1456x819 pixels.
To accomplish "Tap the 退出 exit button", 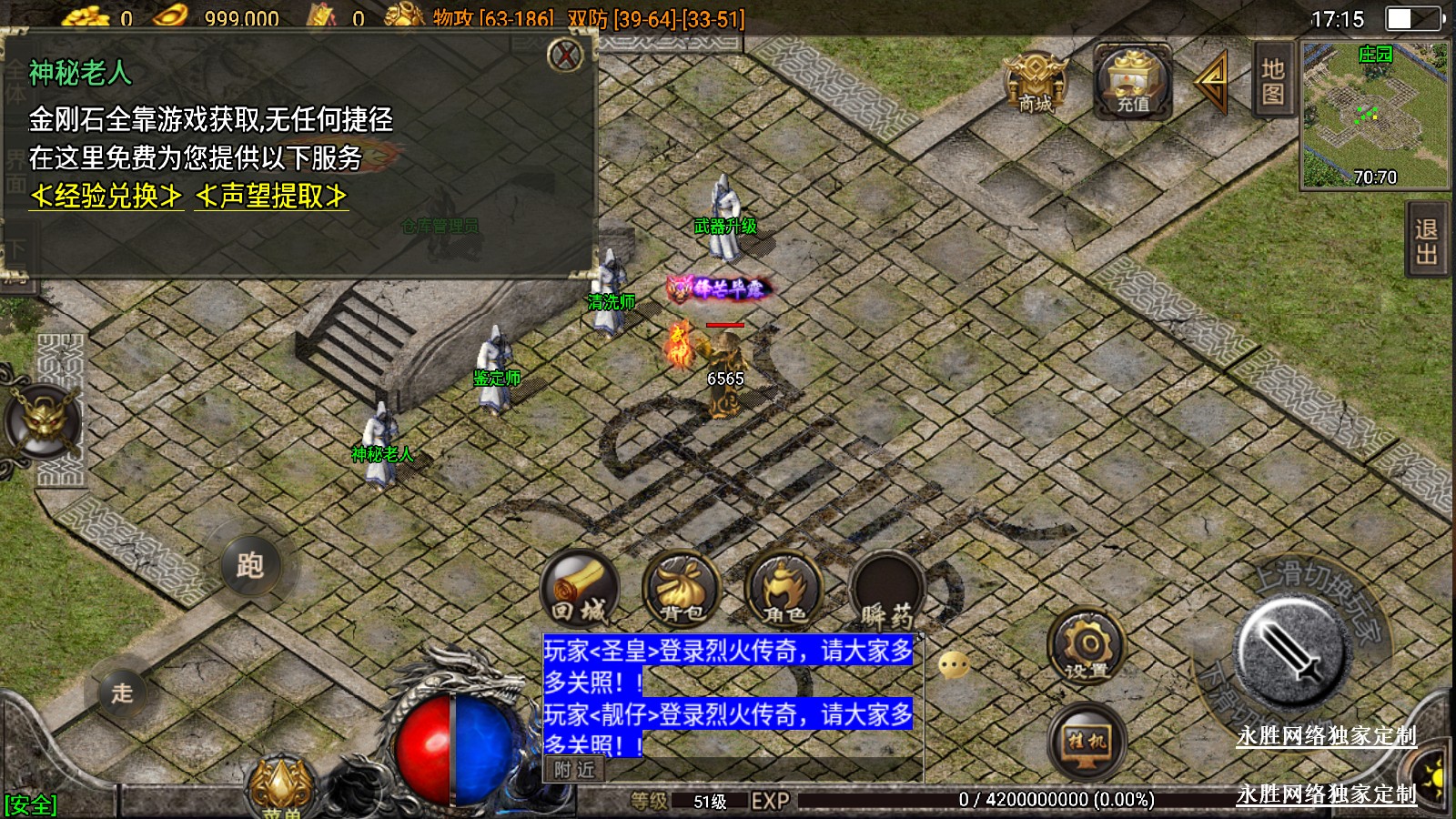I will click(x=1426, y=242).
